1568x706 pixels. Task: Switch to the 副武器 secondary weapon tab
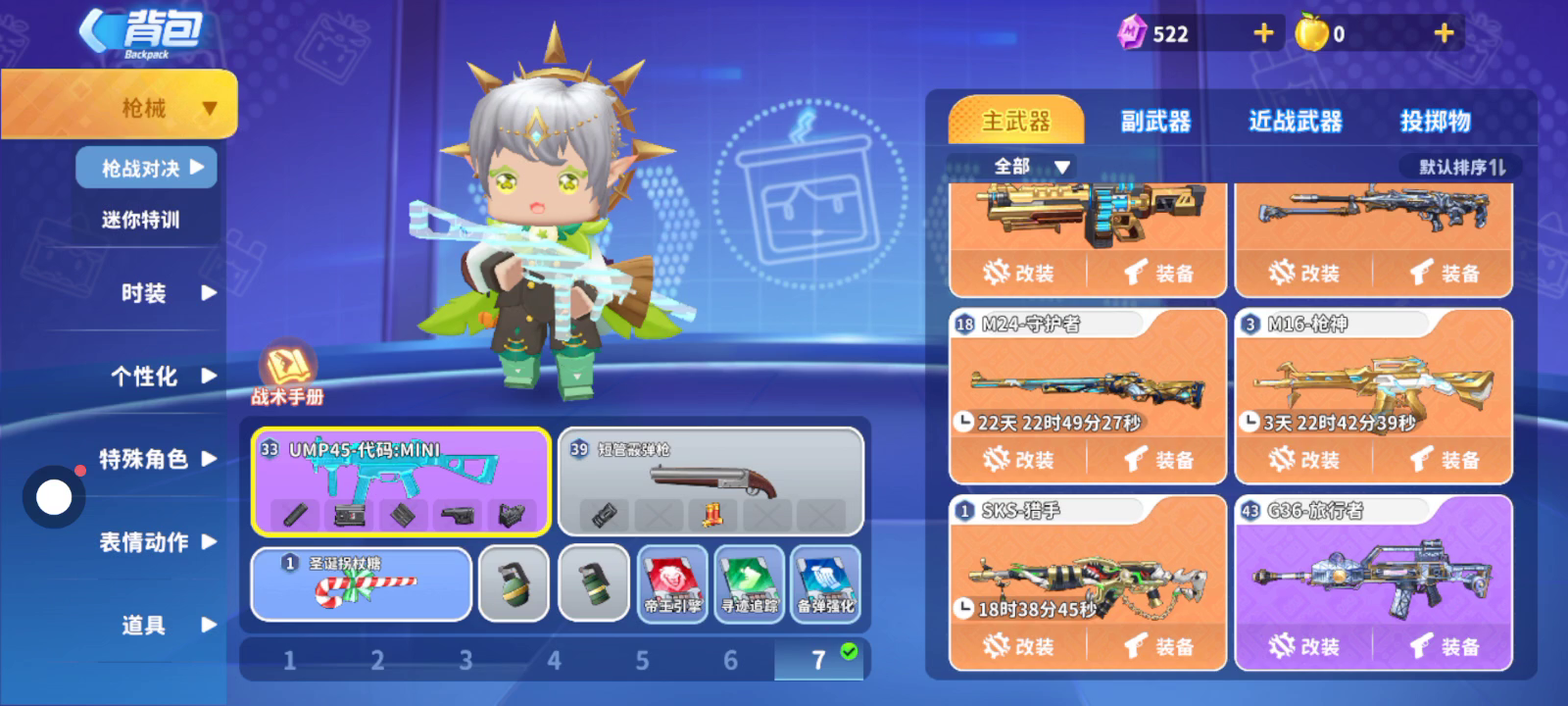1155,122
